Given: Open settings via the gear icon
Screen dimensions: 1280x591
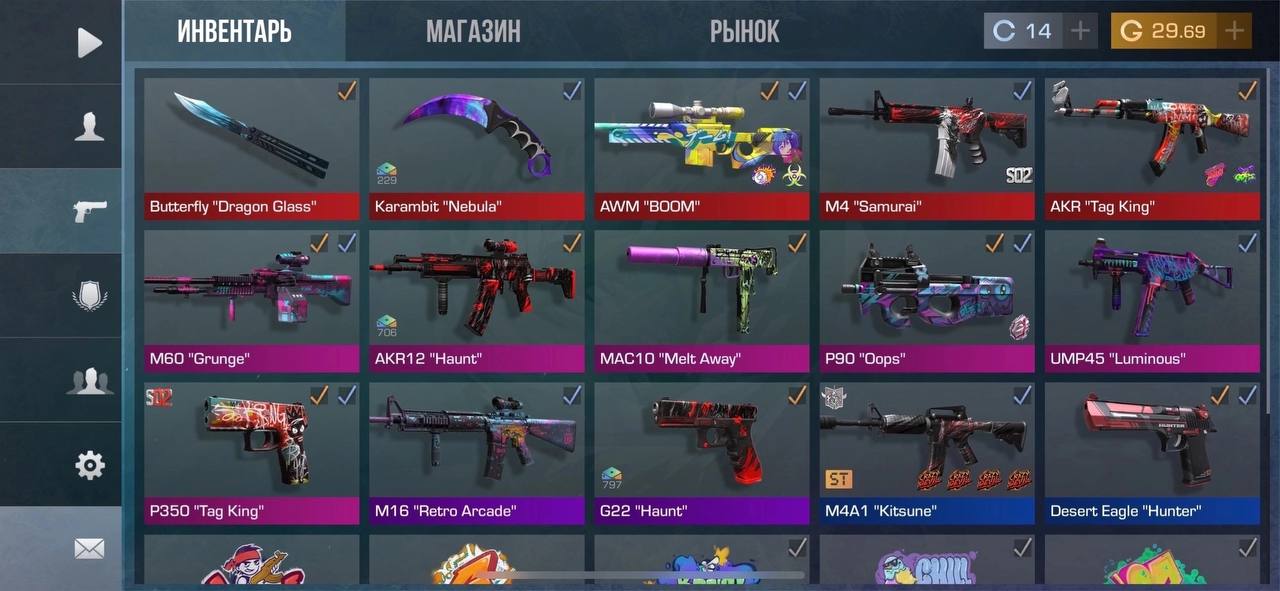Looking at the screenshot, I should [89, 465].
